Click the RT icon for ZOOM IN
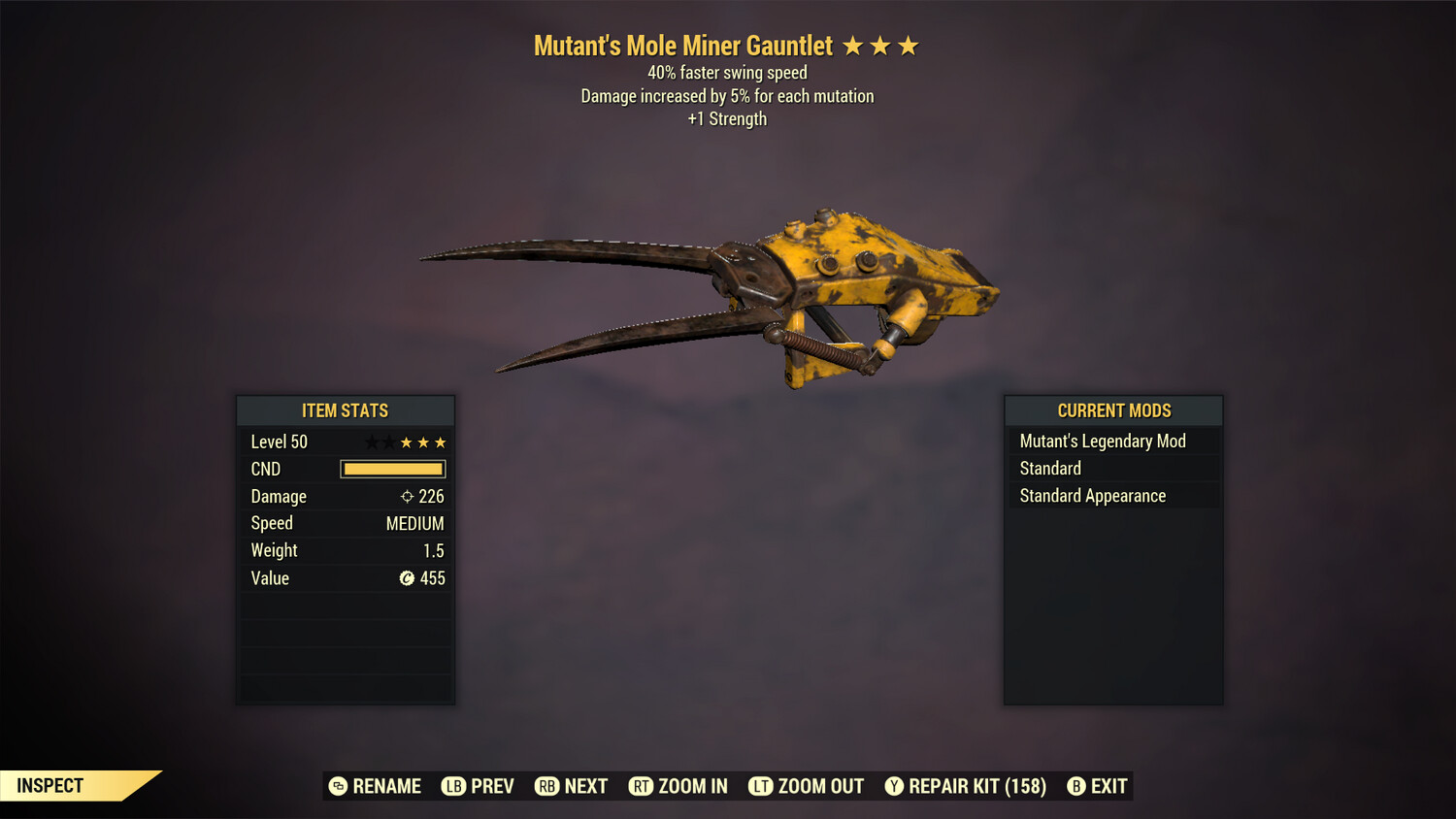The width and height of the screenshot is (1456, 819). coord(642,786)
